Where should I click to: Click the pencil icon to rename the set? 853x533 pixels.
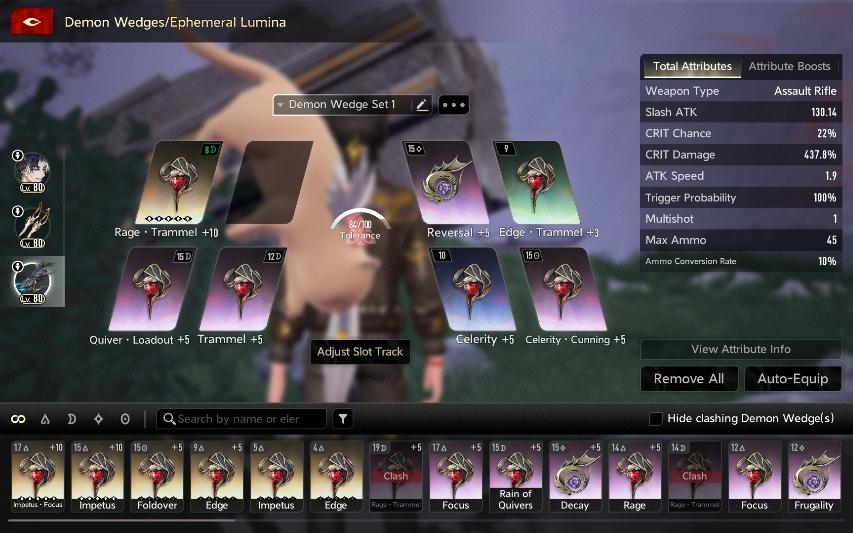pos(421,105)
